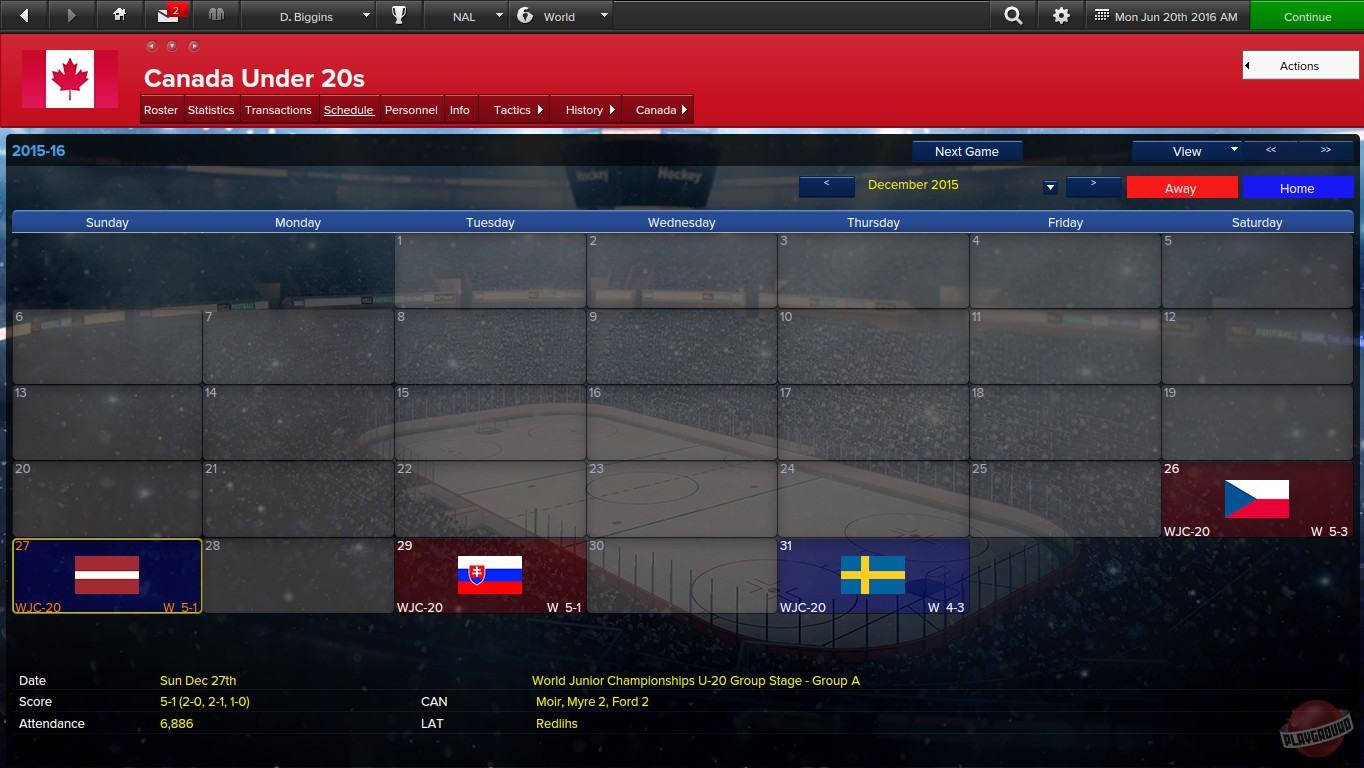This screenshot has width=1364, height=768.
Task: Toggle the World globe selector
Action: coord(561,15)
